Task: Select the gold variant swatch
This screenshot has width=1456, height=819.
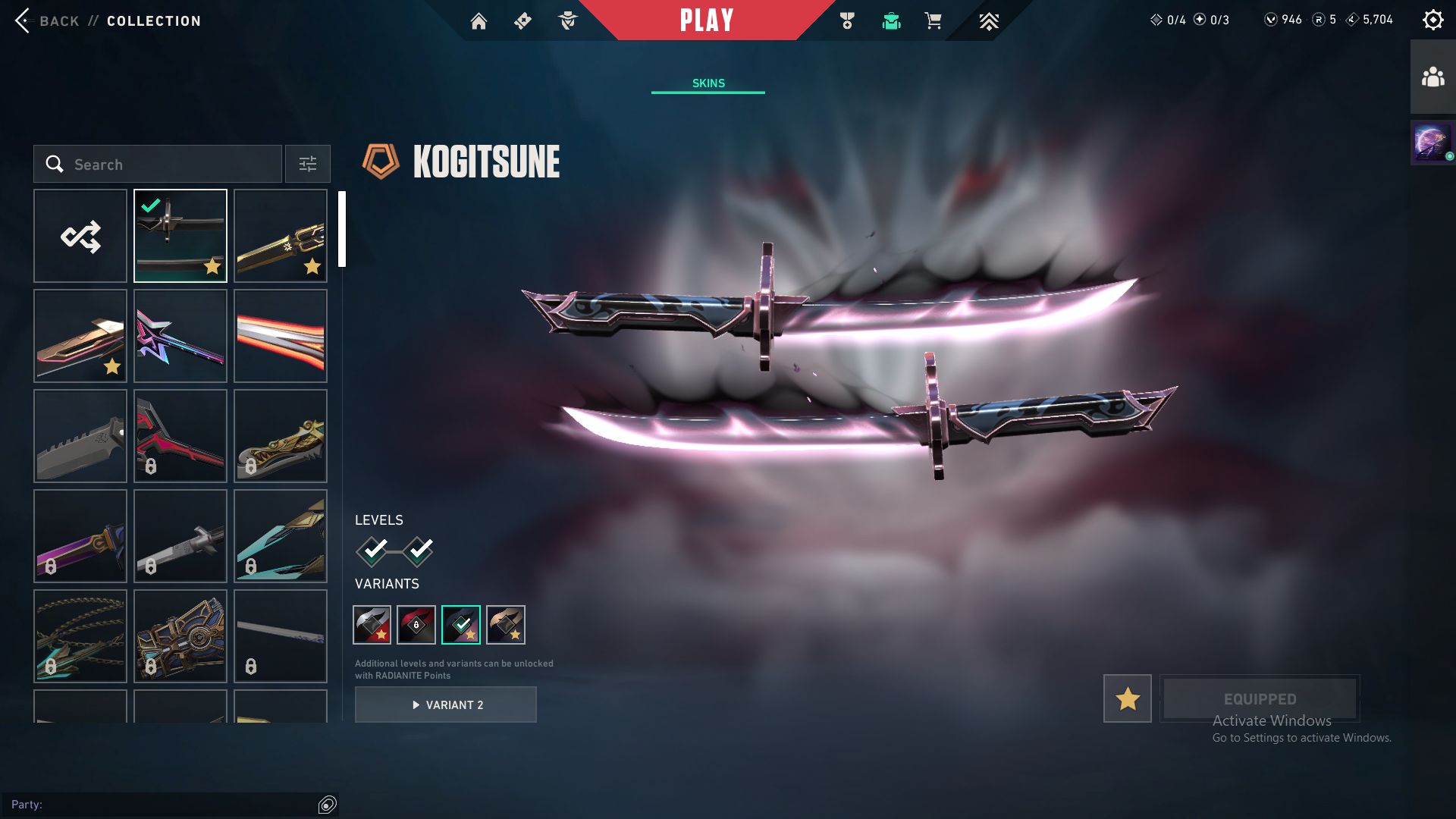Action: (506, 625)
